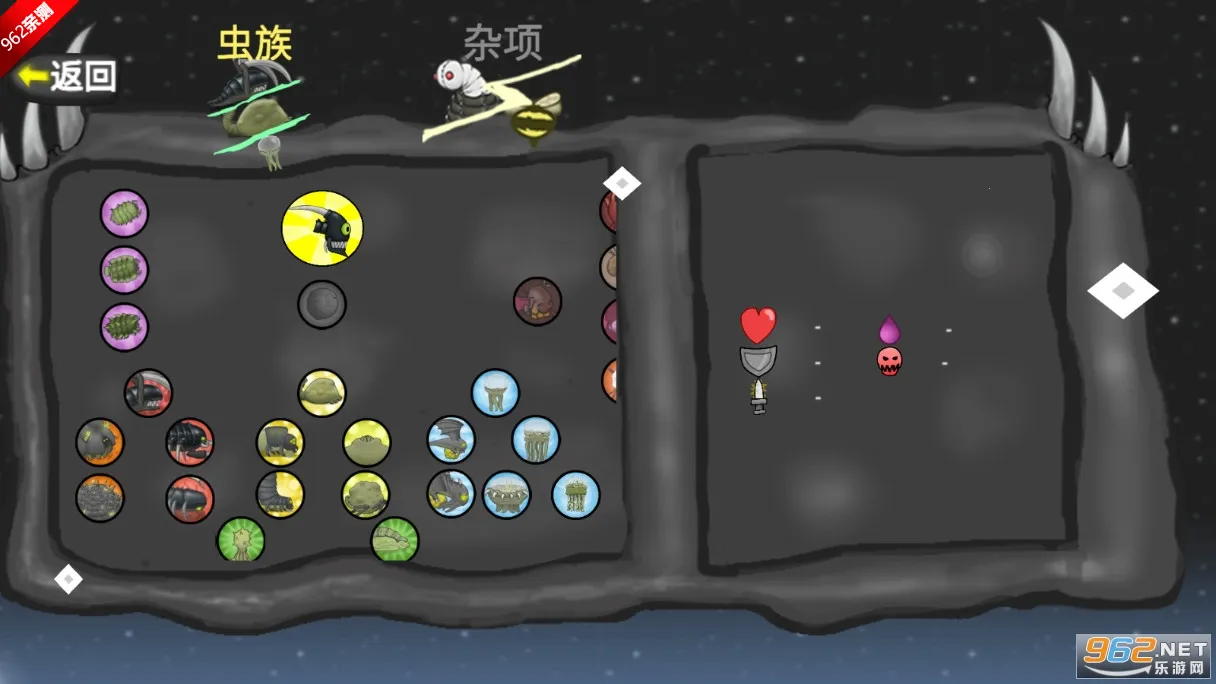Pick the topmost yellow mound creature
1216x684 pixels.
(x=321, y=393)
